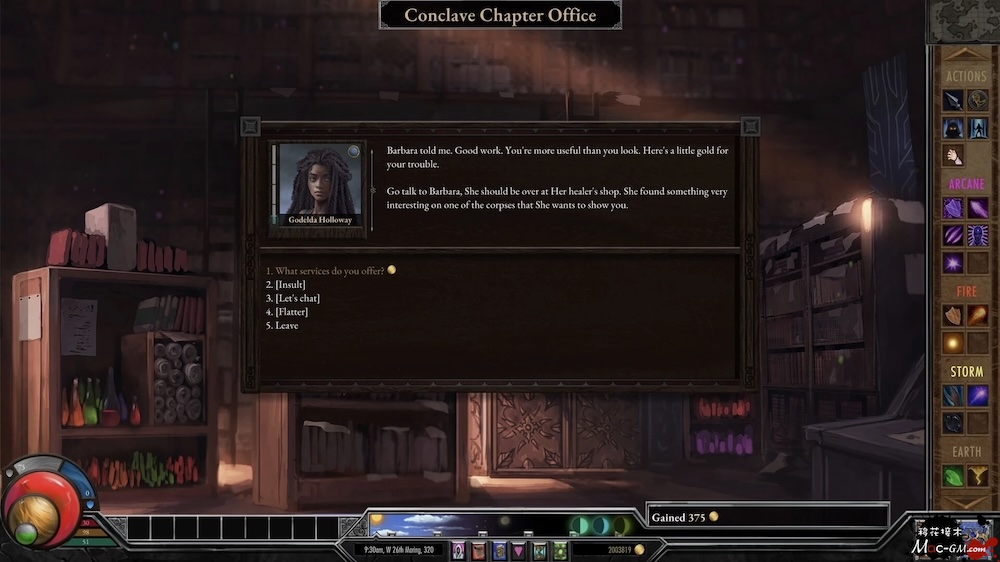The image size is (1000, 562).
Task: Open the hooded character sheet icon
Action: pyautogui.click(x=458, y=551)
